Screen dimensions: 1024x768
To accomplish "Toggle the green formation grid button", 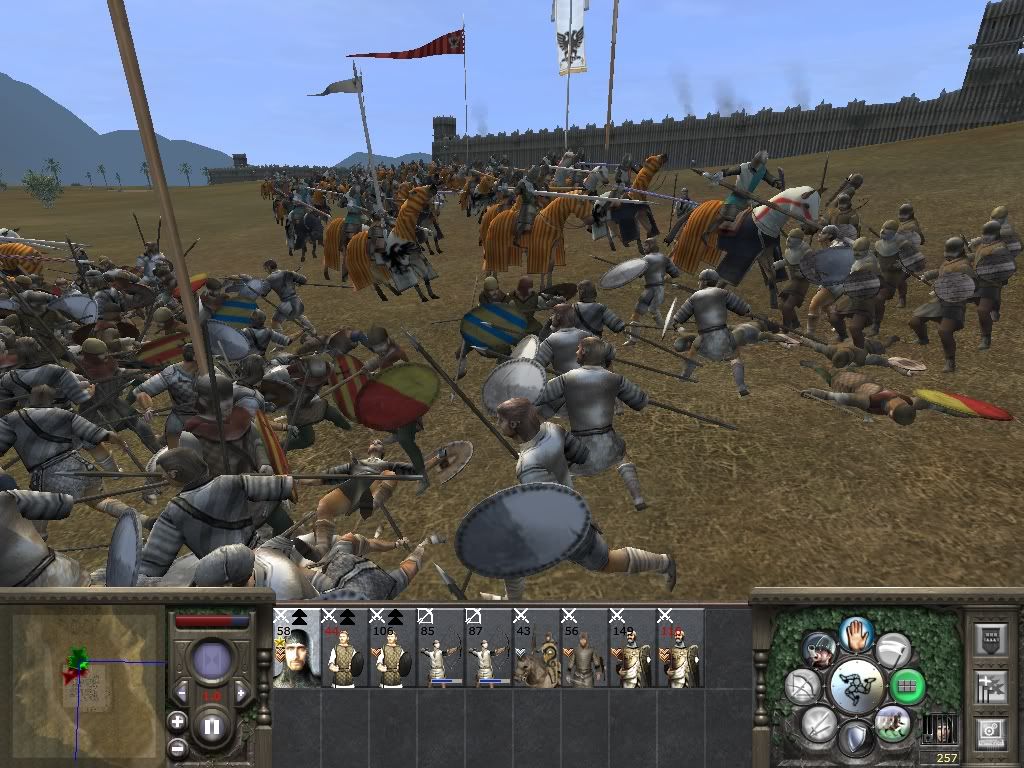I will [x=908, y=687].
